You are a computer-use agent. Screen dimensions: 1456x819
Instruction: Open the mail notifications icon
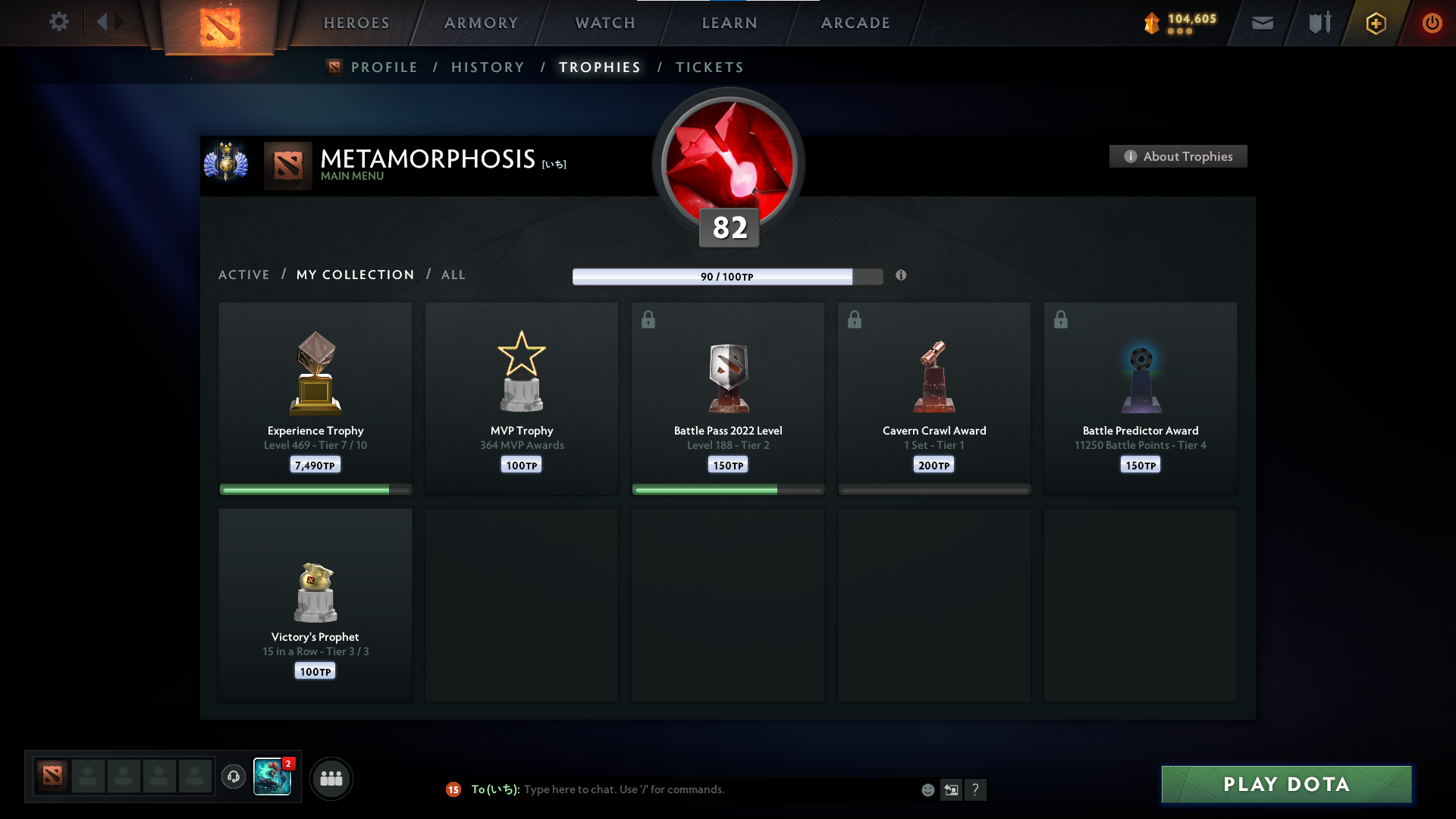click(1263, 23)
